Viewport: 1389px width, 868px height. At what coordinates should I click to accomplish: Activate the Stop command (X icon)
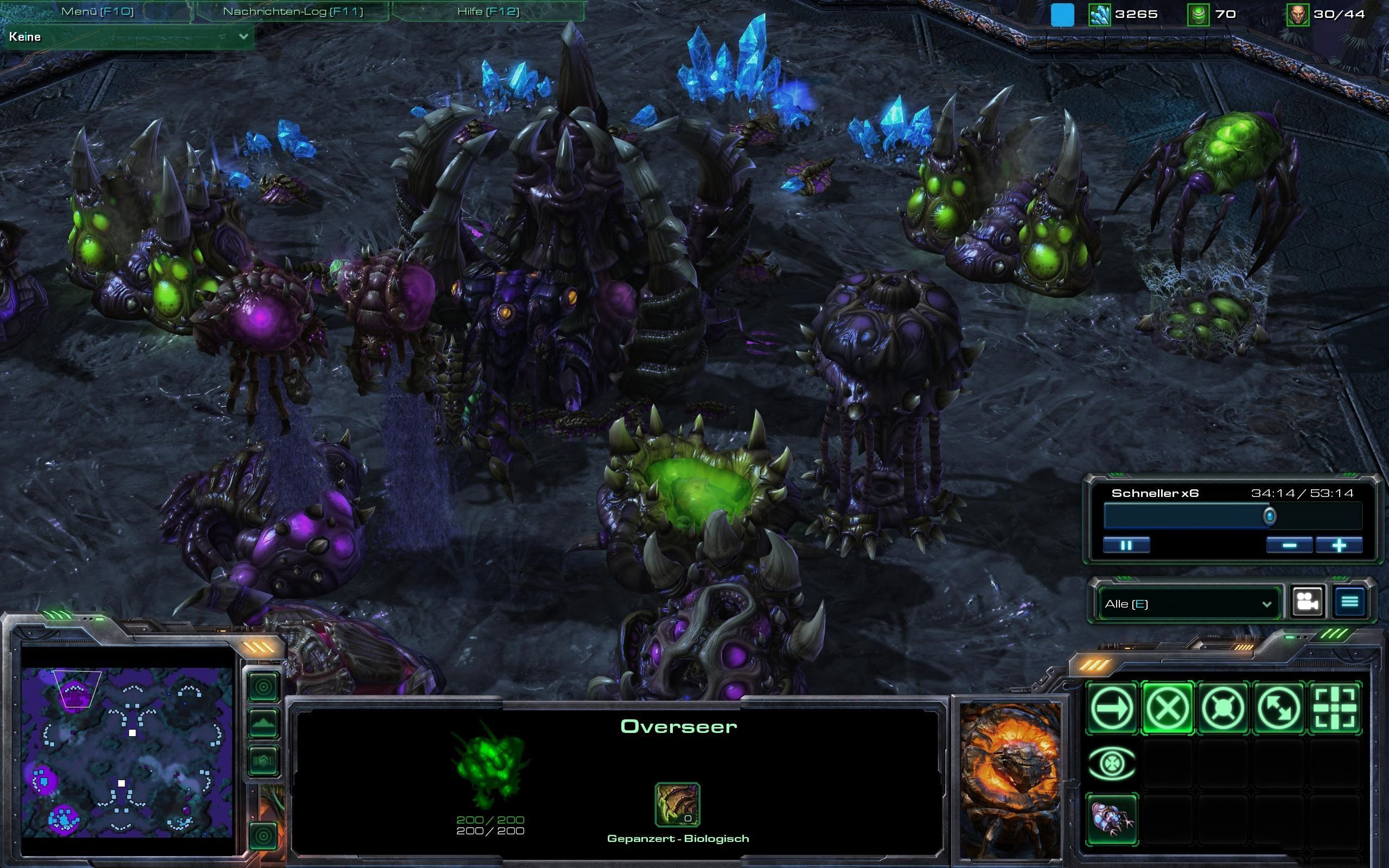[x=1168, y=708]
